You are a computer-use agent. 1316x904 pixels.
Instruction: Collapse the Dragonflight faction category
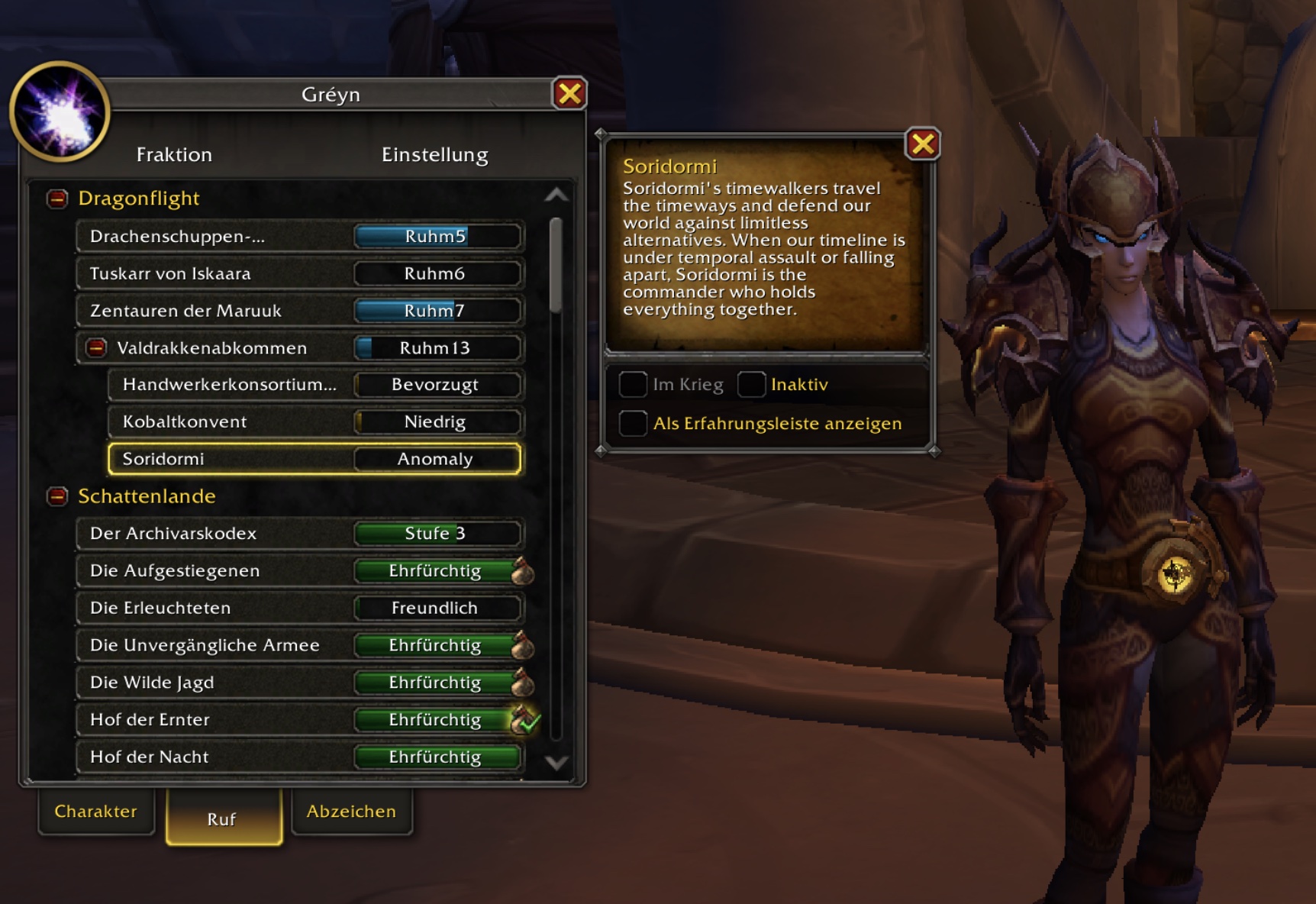(57, 199)
